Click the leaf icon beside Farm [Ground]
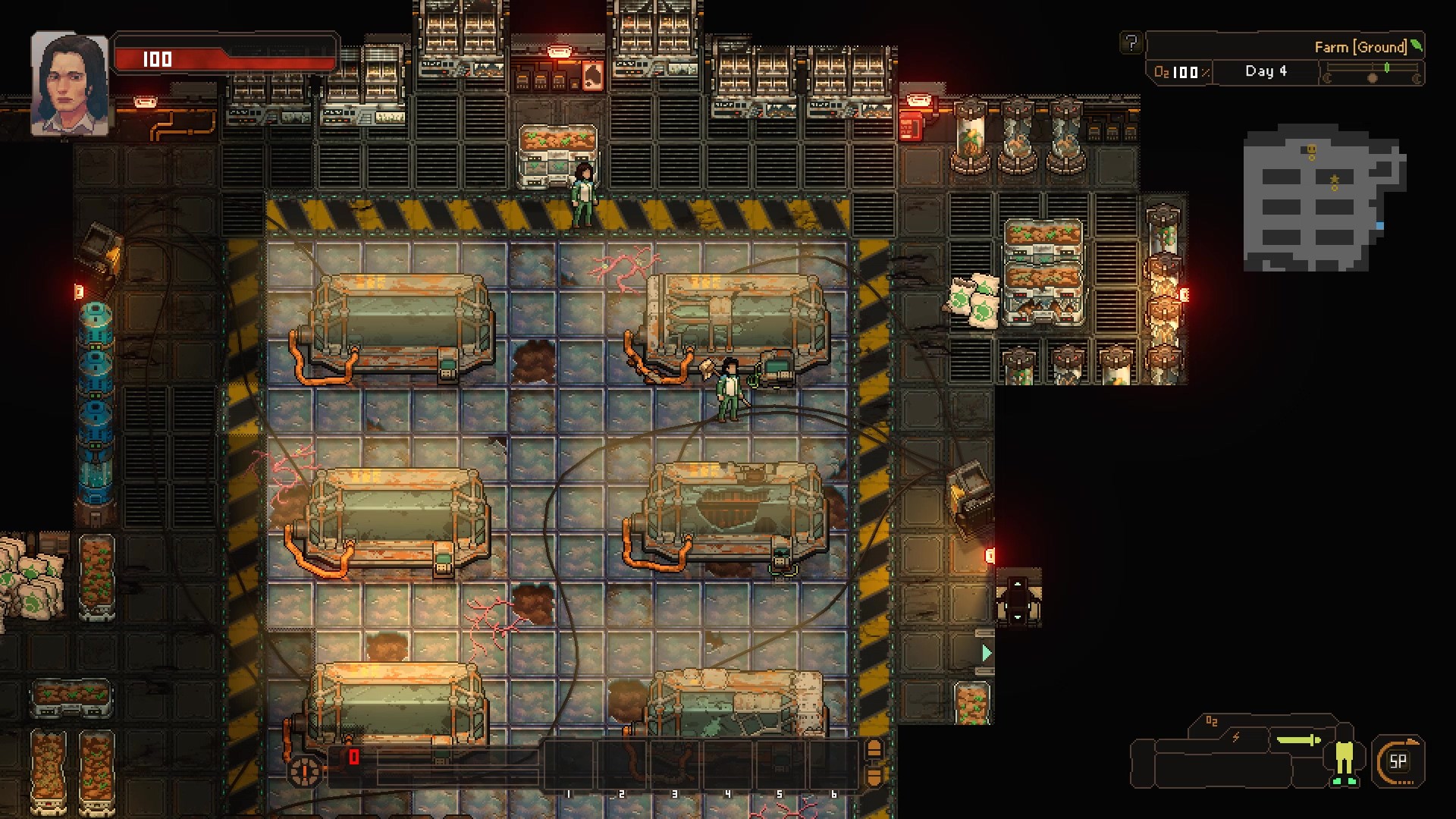The height and width of the screenshot is (819, 1456). [1417, 47]
